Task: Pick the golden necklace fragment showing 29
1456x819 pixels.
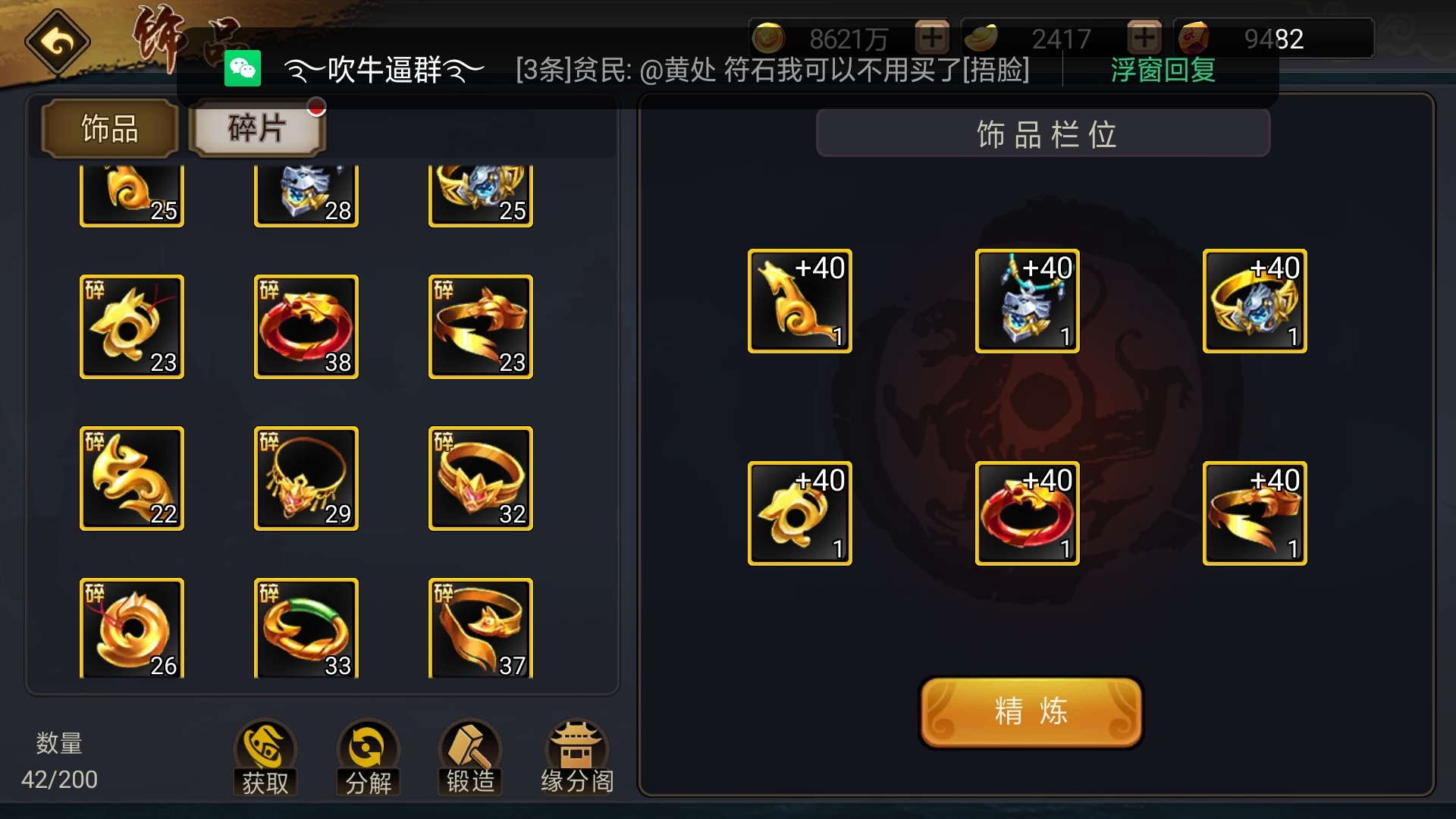Action: pyautogui.click(x=306, y=478)
